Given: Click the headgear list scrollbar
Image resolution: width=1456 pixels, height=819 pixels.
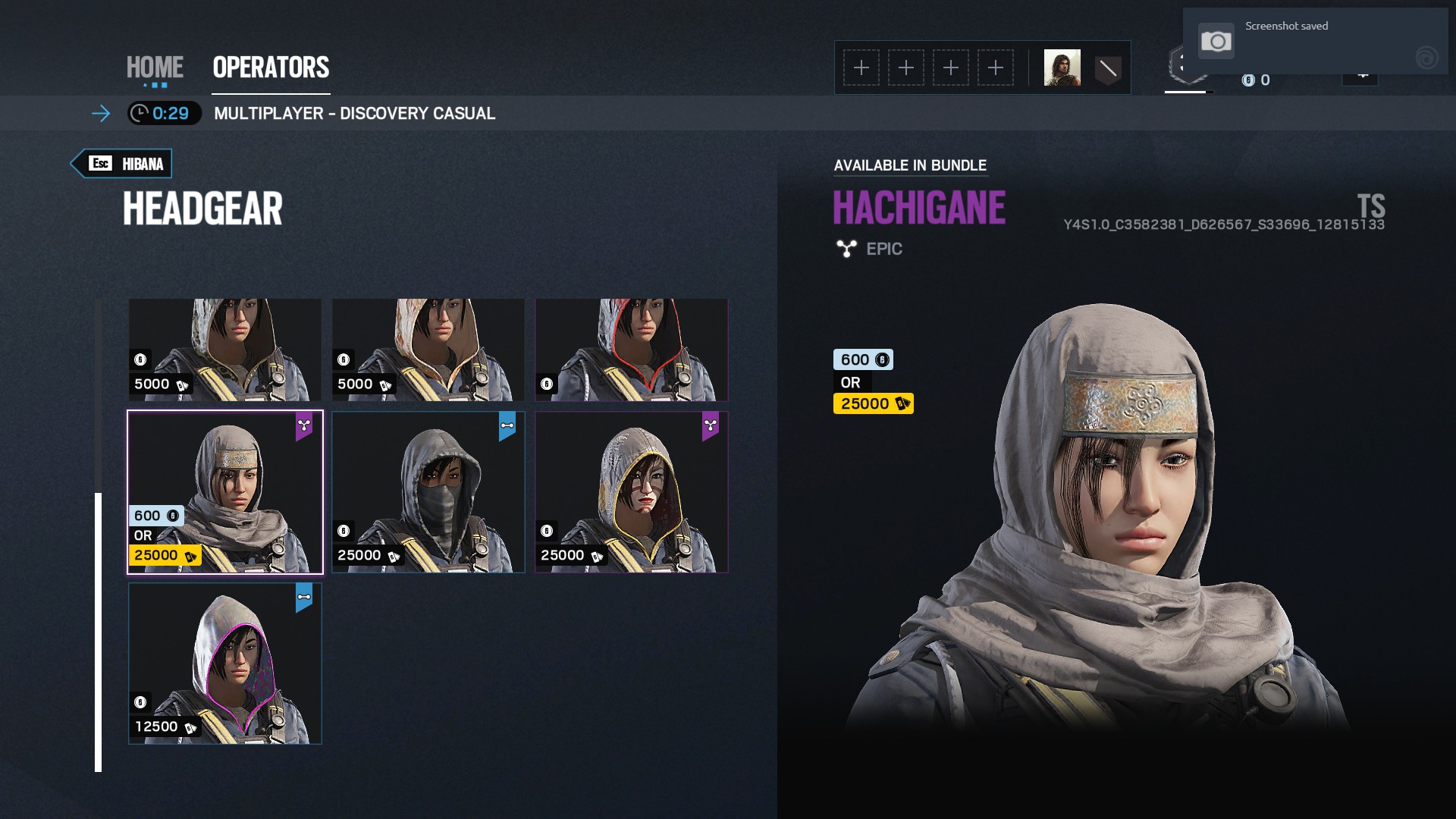Looking at the screenshot, I should (98, 631).
